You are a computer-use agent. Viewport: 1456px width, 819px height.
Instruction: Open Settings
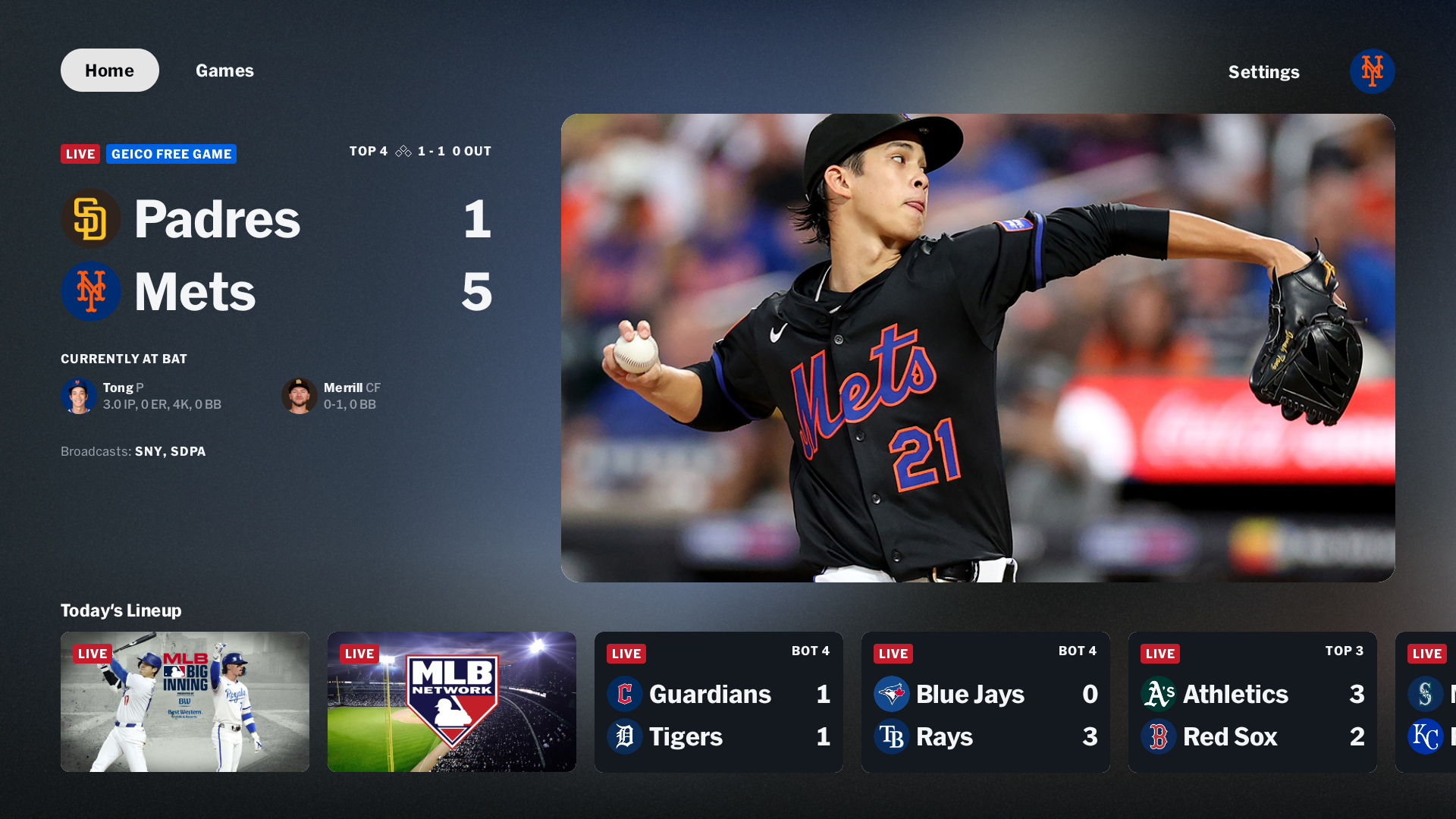[x=1263, y=72]
